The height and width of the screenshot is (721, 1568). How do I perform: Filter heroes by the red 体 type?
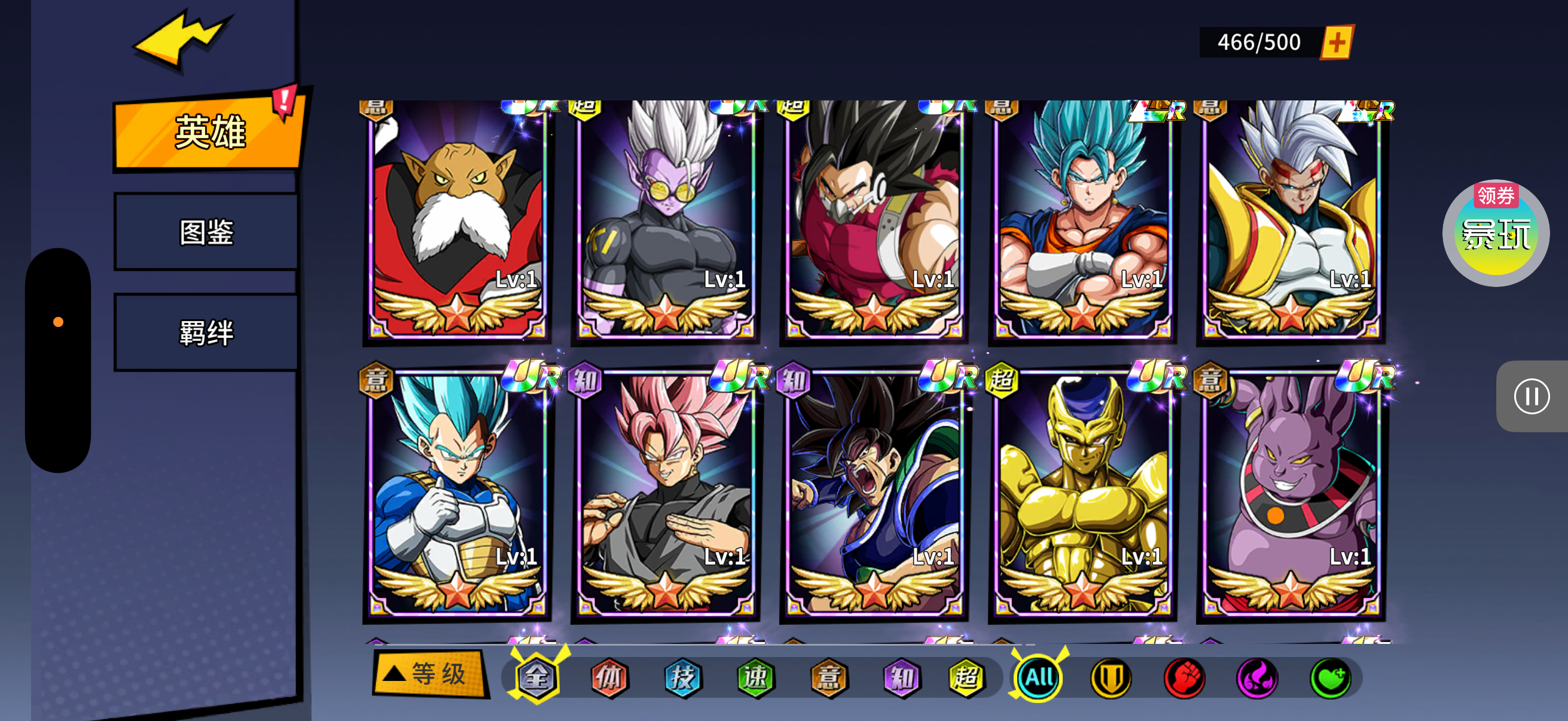(609, 677)
